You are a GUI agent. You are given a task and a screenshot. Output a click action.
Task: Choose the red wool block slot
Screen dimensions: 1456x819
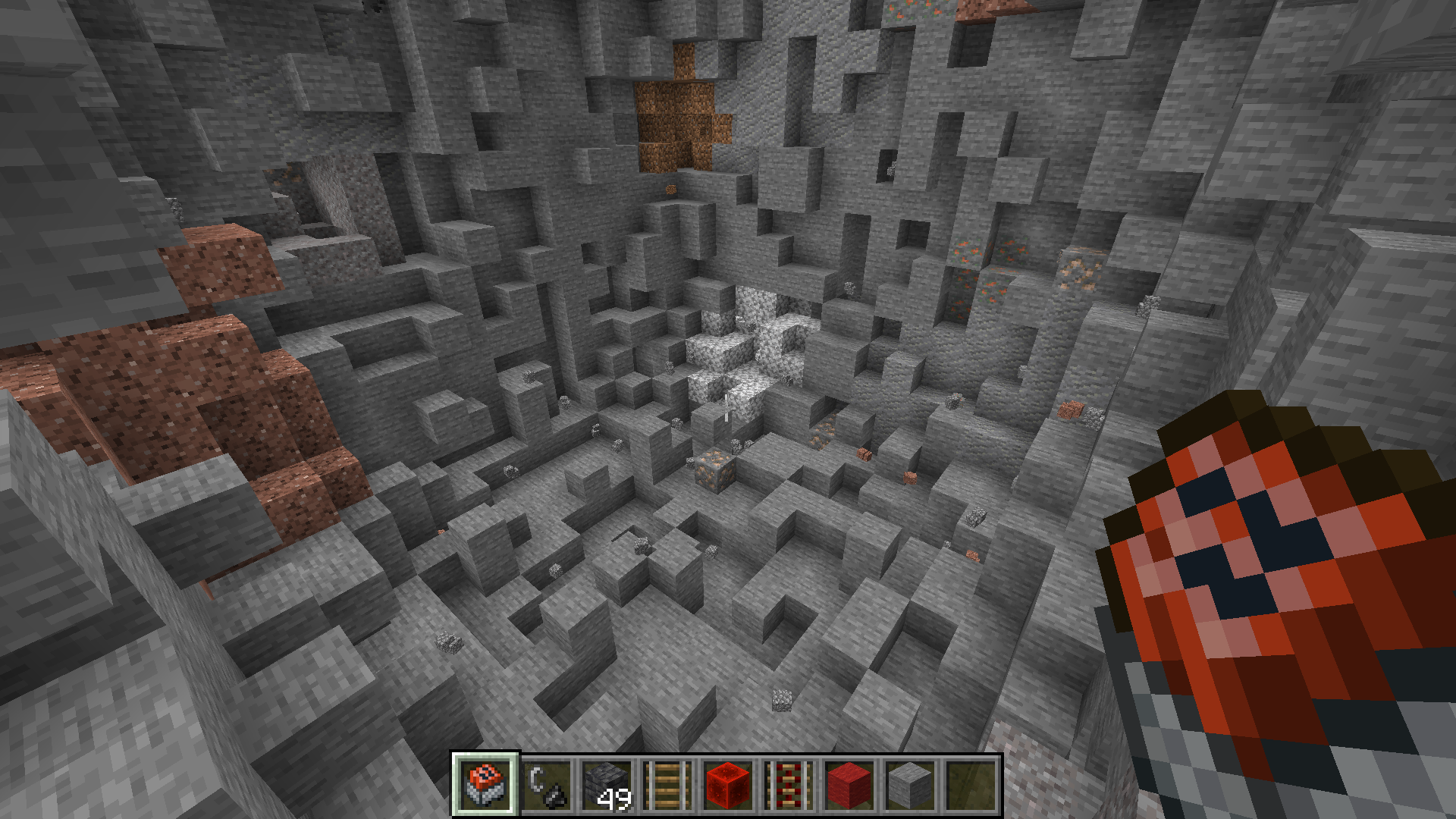tap(849, 785)
